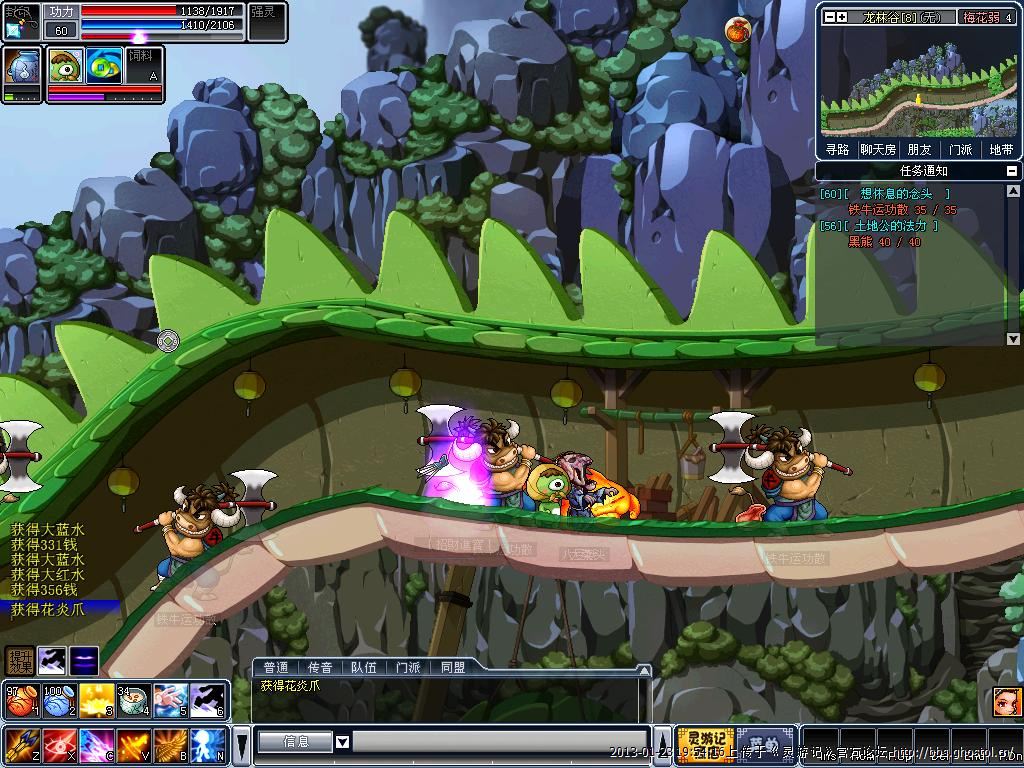Viewport: 1024px width, 768px height.
Task: Collapse the 任务通知 quest notice panel
Action: [1012, 171]
